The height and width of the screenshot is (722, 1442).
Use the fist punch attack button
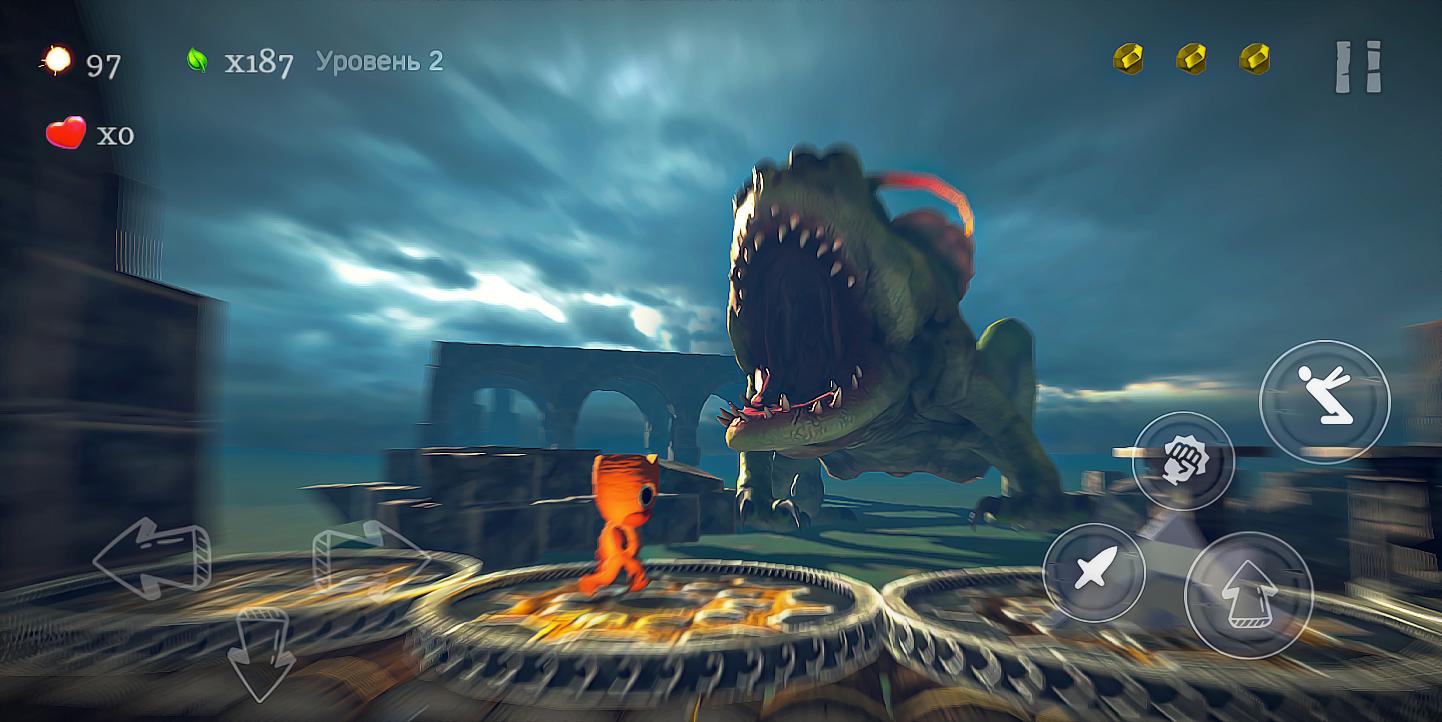pyautogui.click(x=1184, y=461)
